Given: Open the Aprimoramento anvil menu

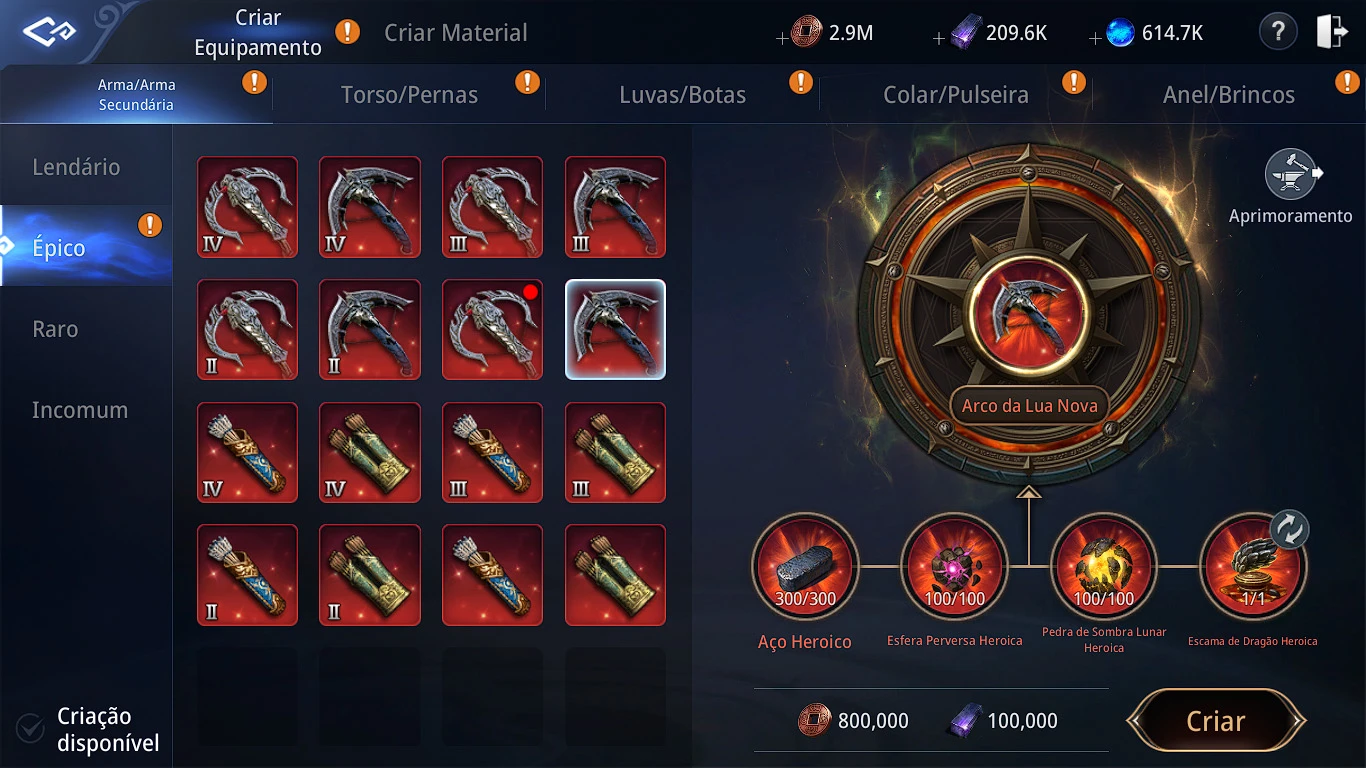Looking at the screenshot, I should pyautogui.click(x=1290, y=176).
